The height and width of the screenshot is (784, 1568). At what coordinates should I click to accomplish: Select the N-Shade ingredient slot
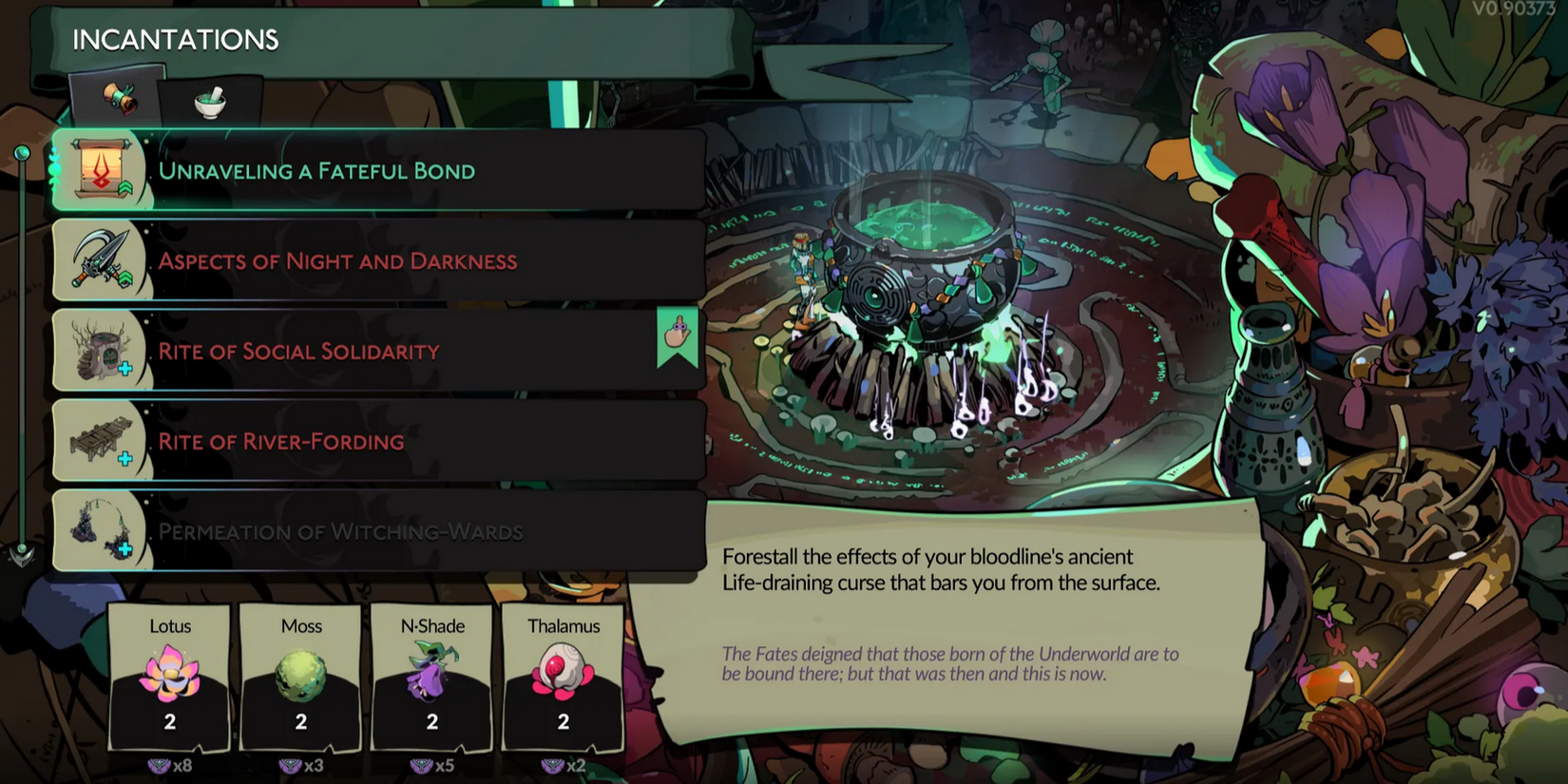tap(432, 677)
